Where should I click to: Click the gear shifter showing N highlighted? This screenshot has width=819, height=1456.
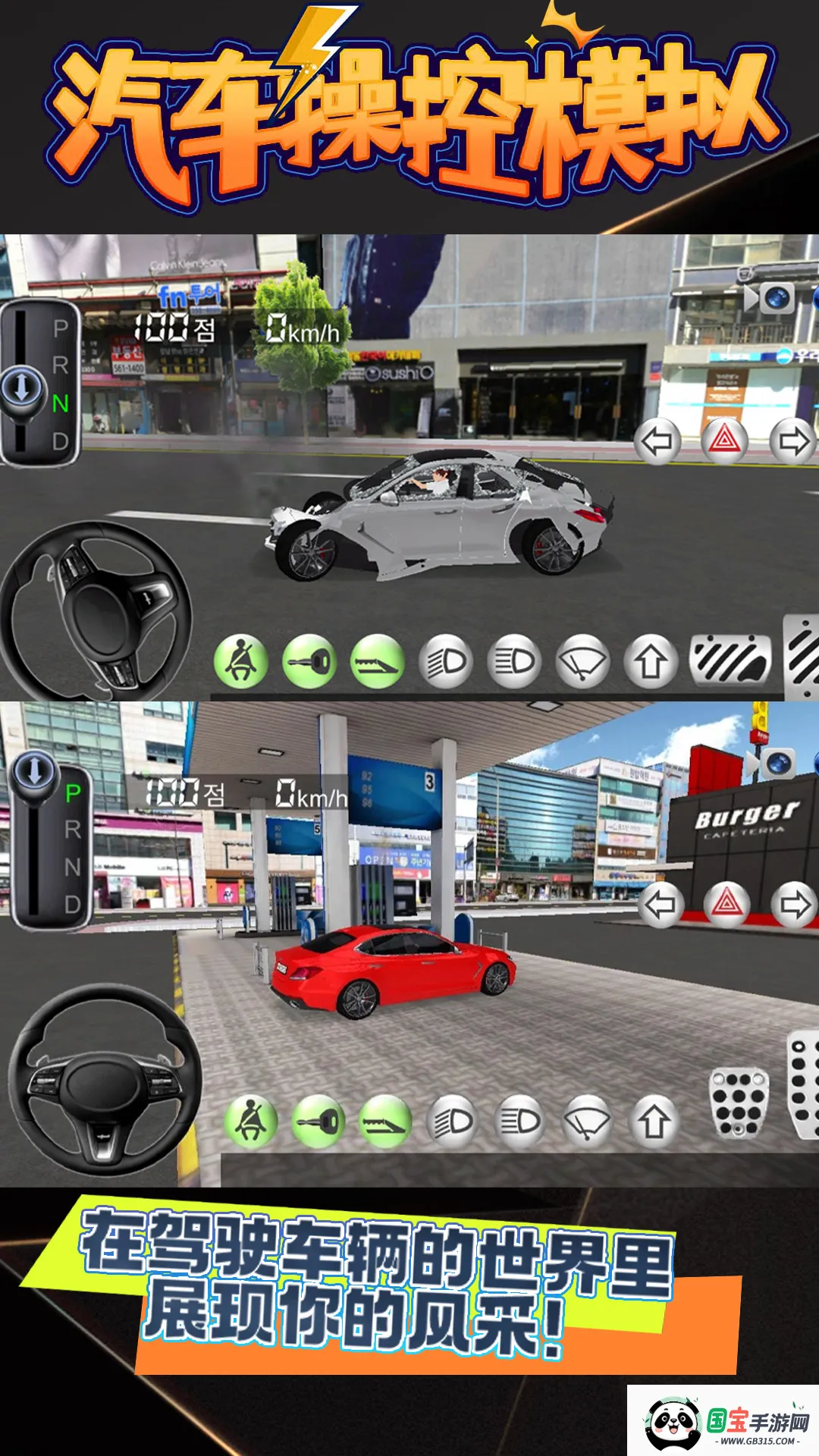click(x=40, y=383)
